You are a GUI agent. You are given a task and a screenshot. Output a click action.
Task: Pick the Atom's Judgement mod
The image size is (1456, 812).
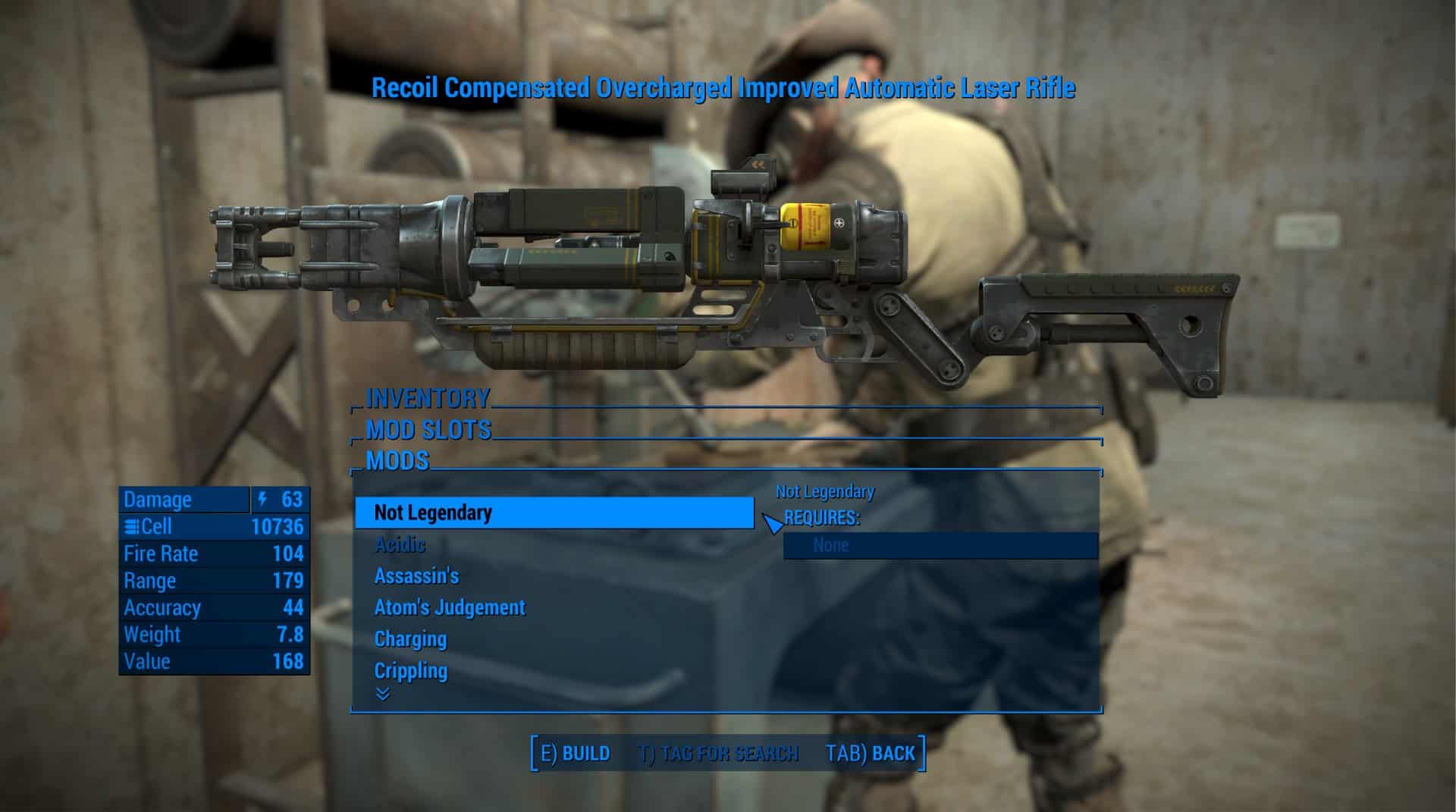coord(450,607)
